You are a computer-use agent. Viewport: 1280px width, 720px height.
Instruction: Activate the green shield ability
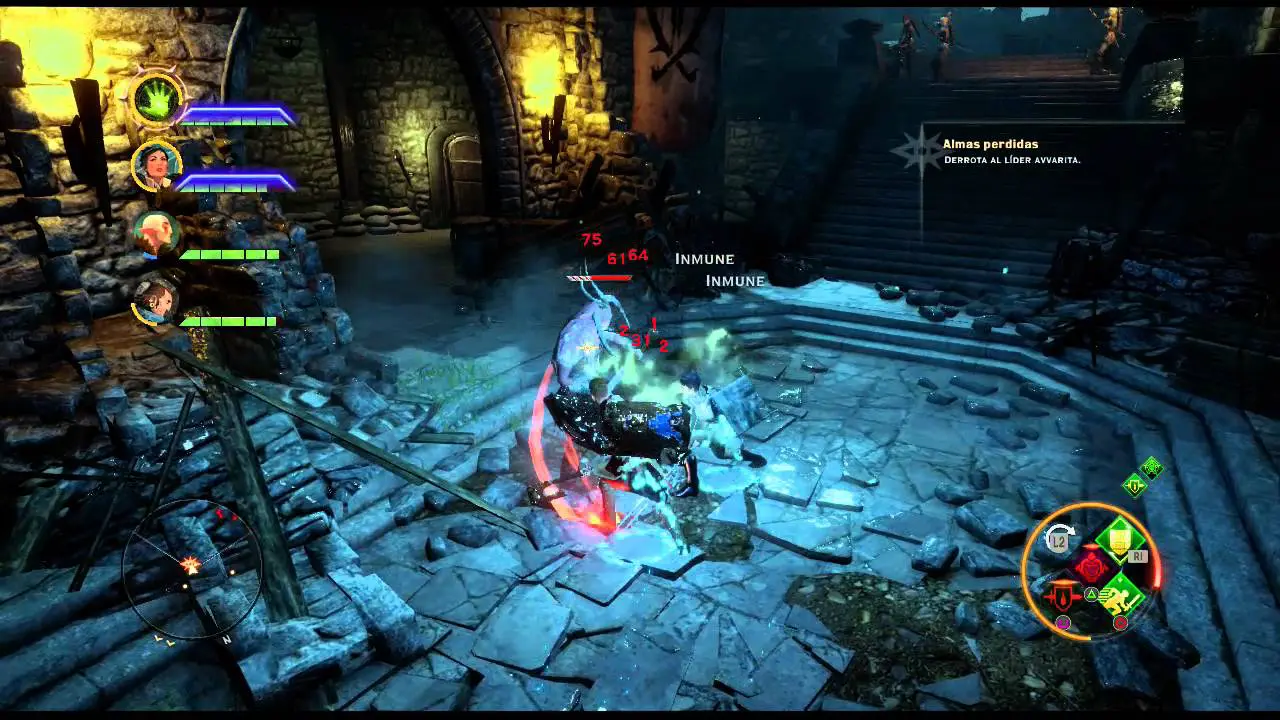coord(1118,540)
